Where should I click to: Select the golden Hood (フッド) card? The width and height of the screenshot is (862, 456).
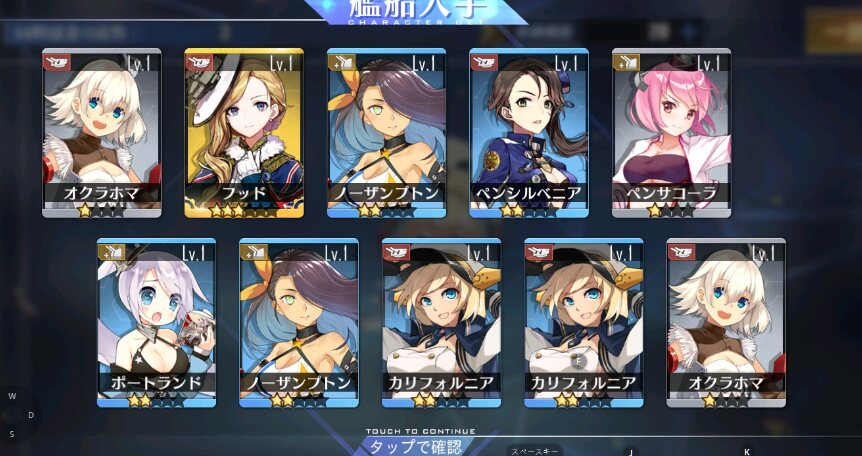pyautogui.click(x=244, y=133)
